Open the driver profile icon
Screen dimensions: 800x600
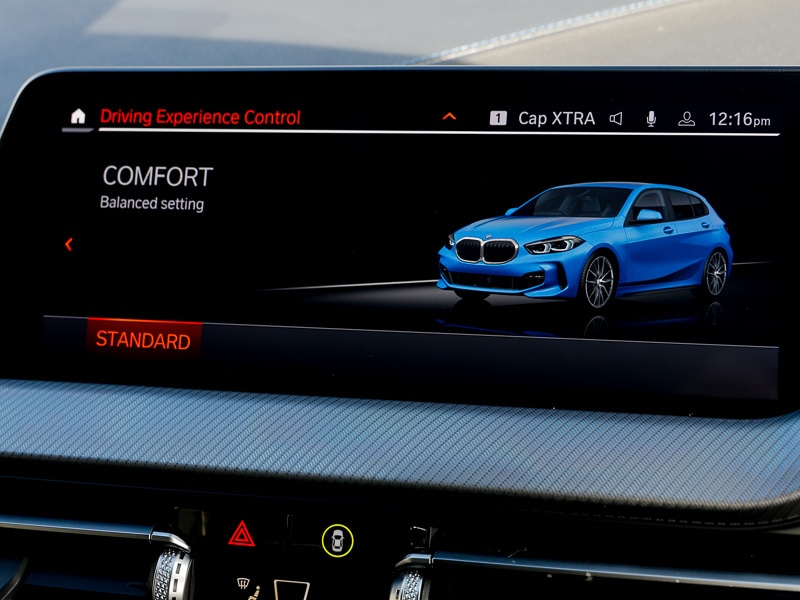[686, 118]
